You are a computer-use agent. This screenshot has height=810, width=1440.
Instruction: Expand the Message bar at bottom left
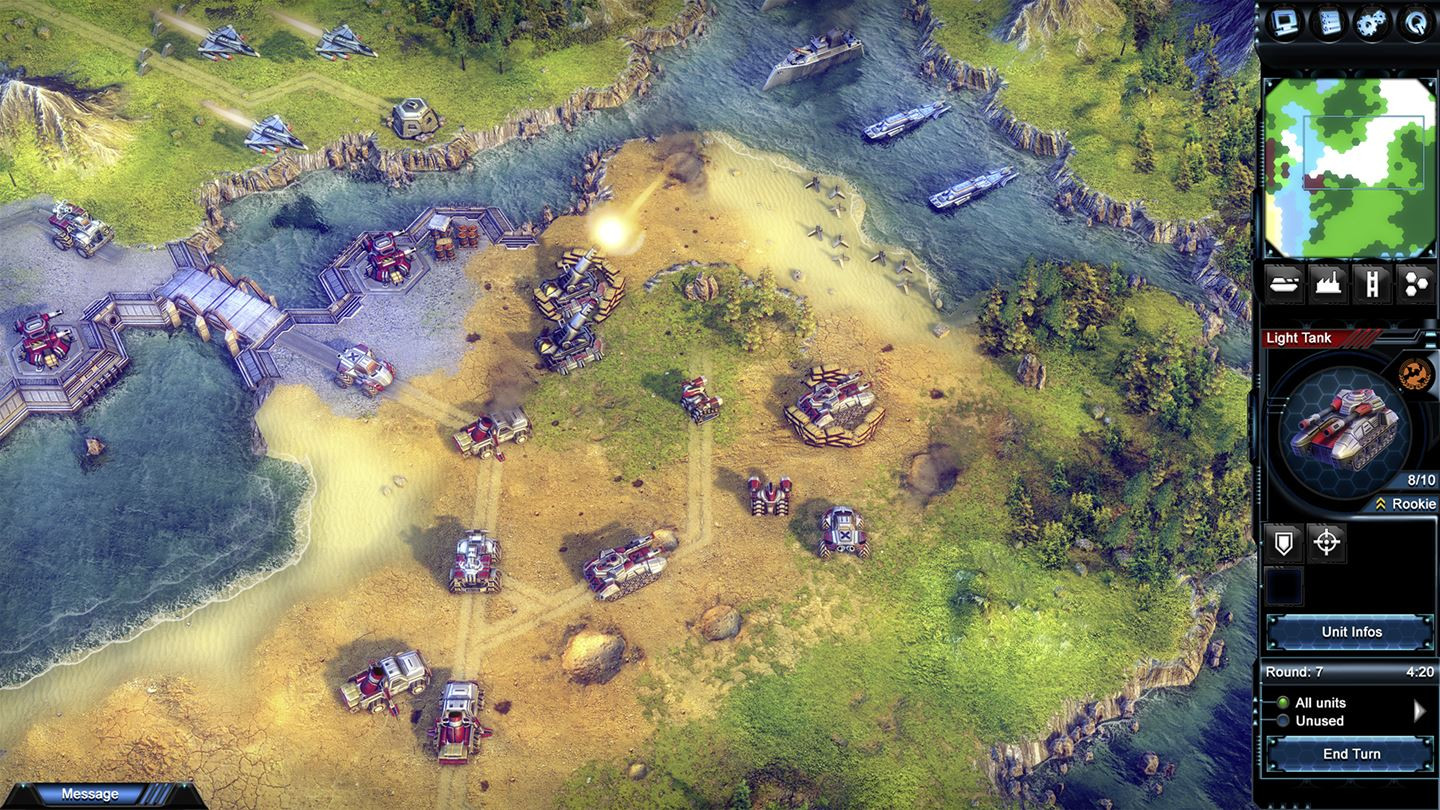coord(90,793)
